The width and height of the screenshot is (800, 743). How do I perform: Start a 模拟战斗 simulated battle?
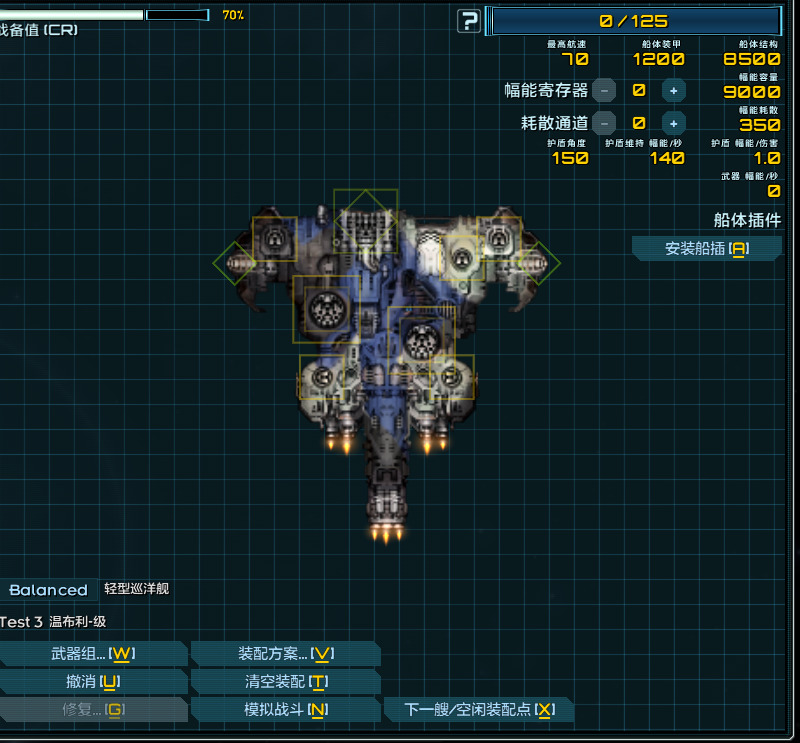coord(285,710)
